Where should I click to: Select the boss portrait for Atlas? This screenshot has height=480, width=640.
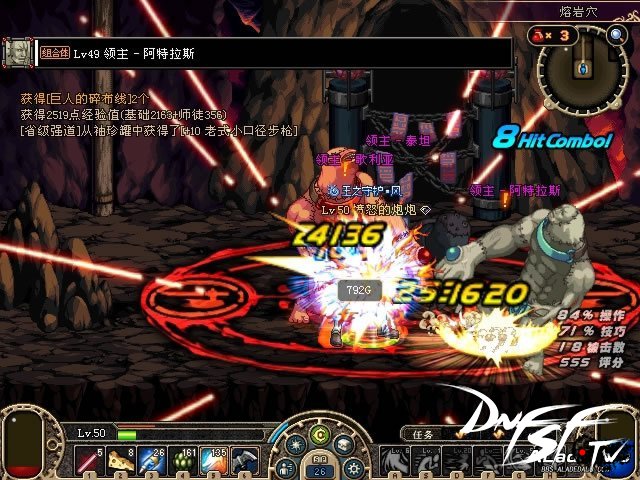click(x=17, y=52)
